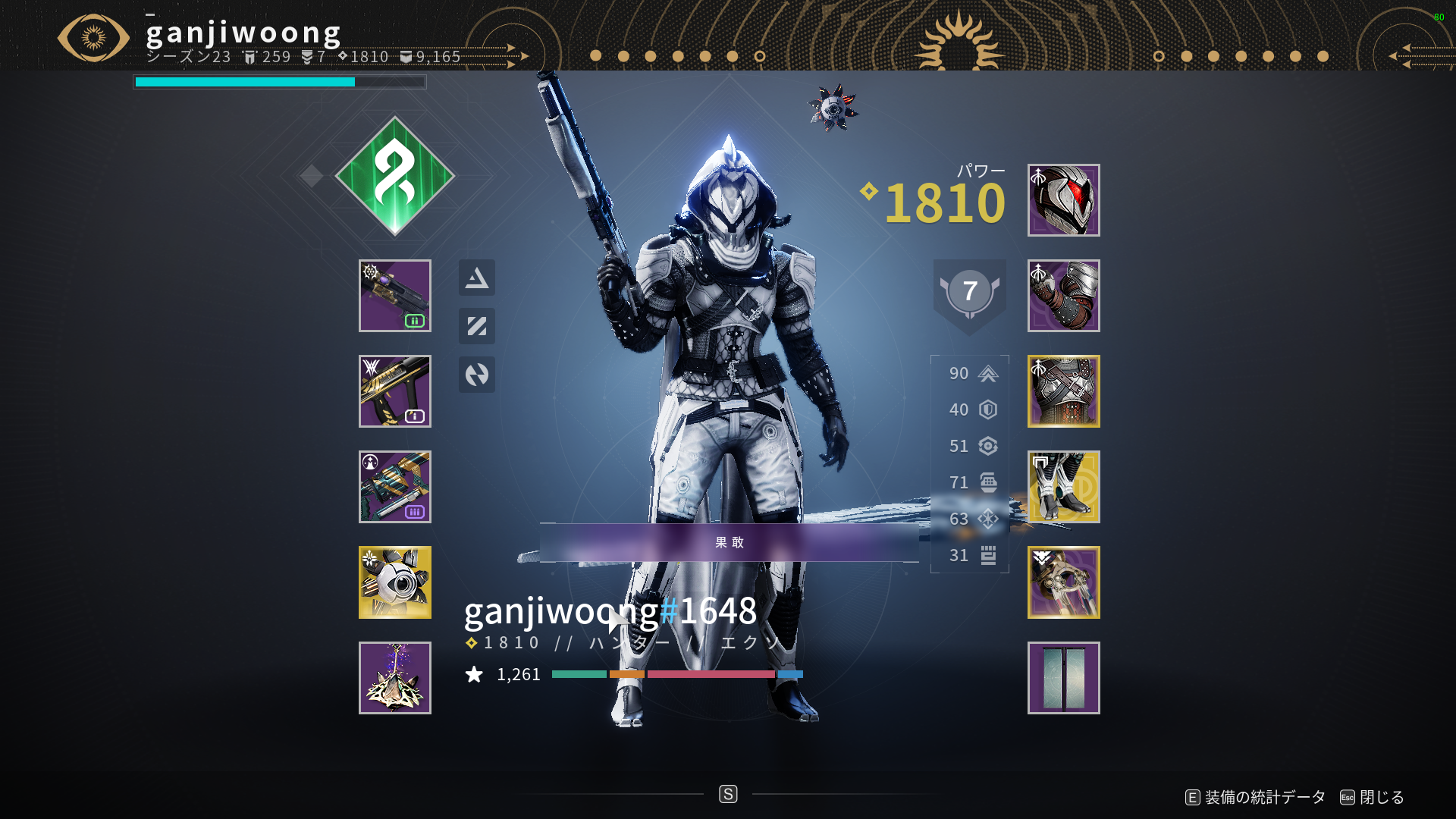Choose the swirl-shaped ability icon

pos(476,375)
